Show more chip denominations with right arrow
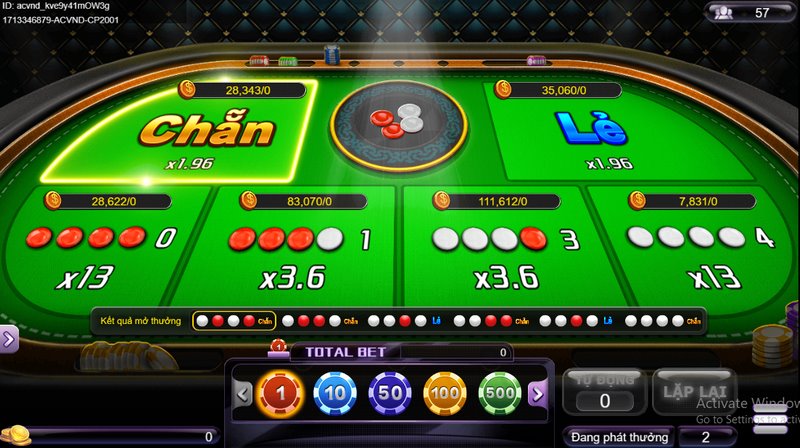 (x=536, y=393)
